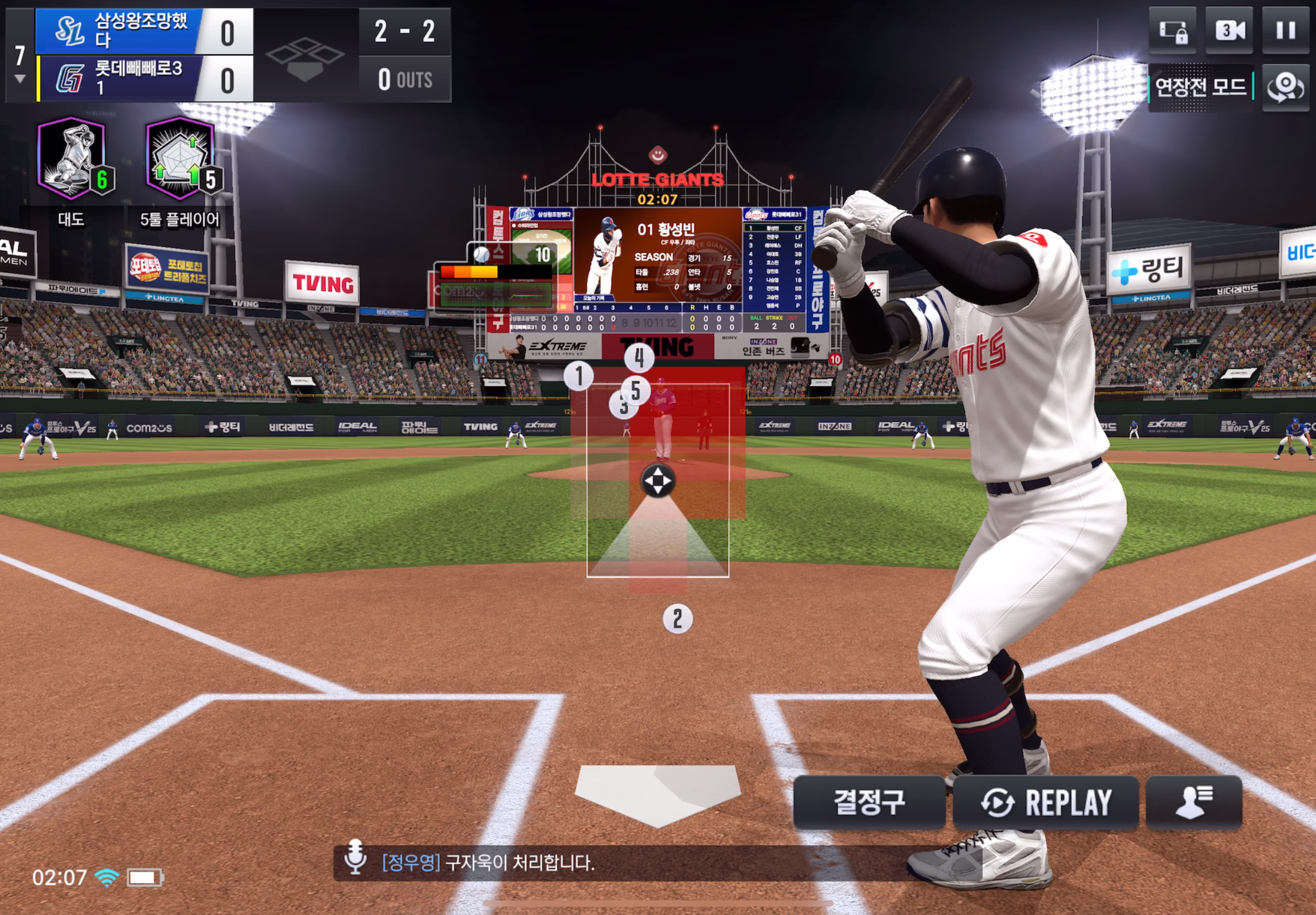Pause the game

[1285, 30]
